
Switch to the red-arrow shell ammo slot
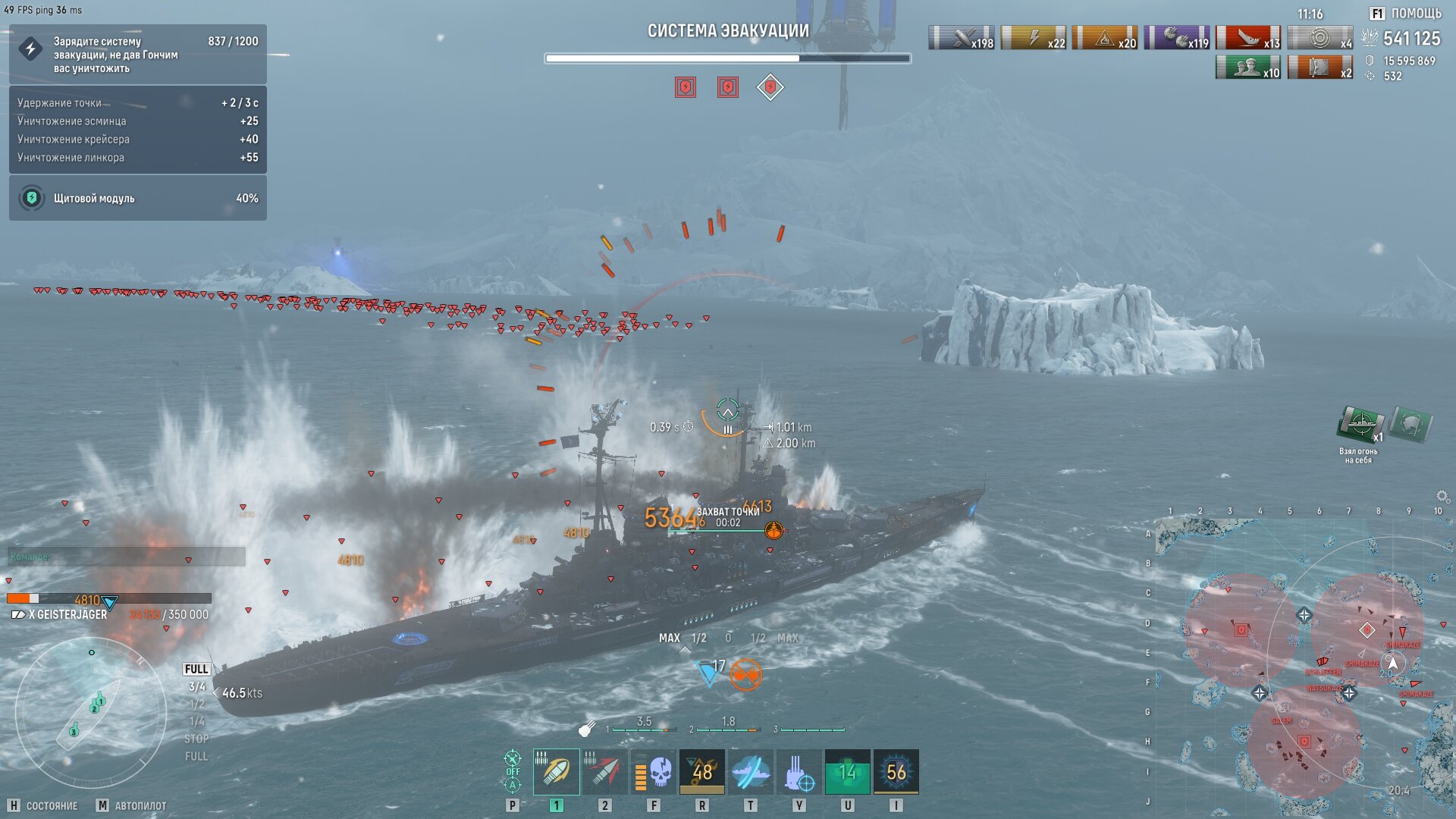point(604,772)
